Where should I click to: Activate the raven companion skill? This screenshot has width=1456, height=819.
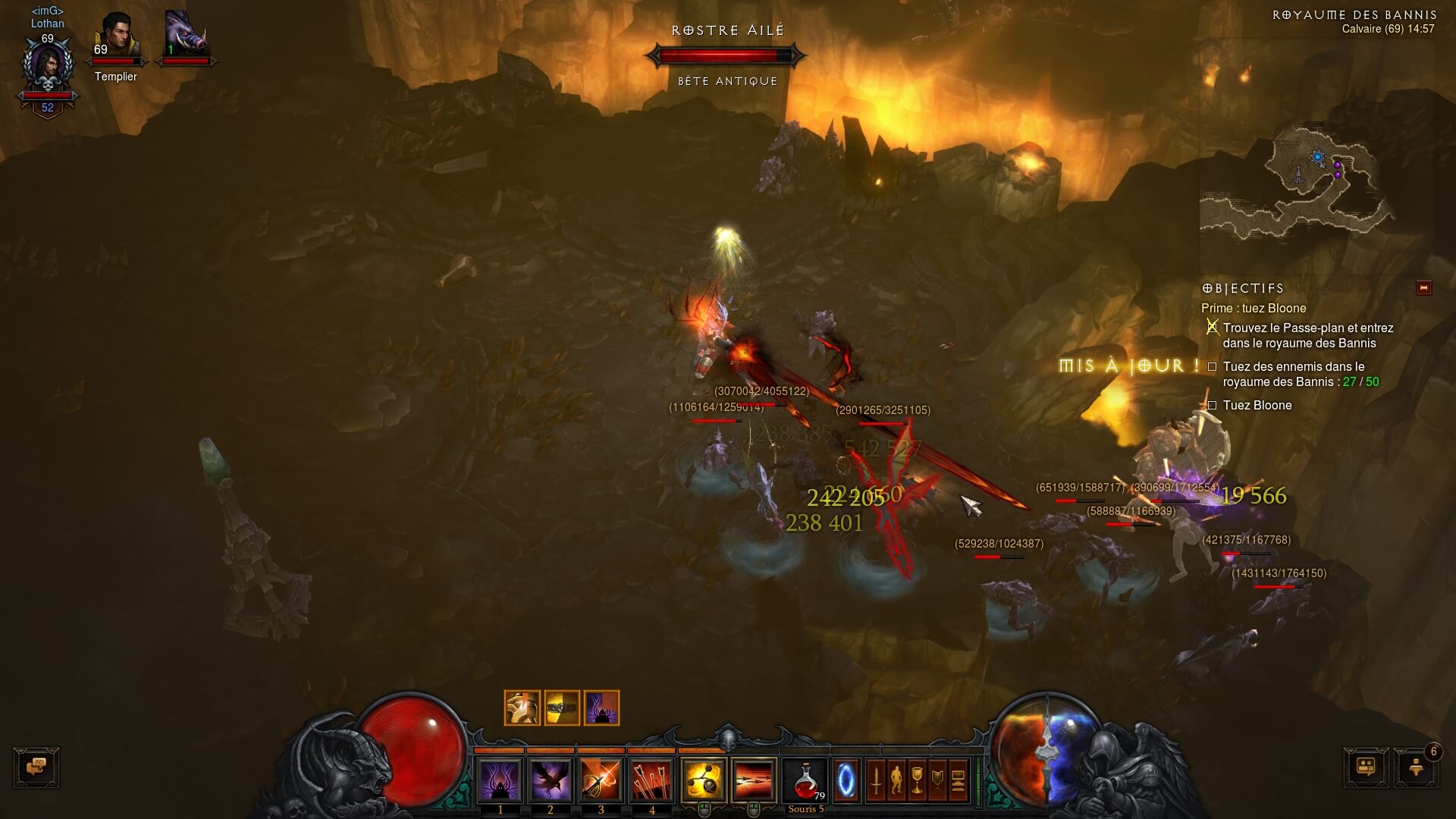point(551,780)
